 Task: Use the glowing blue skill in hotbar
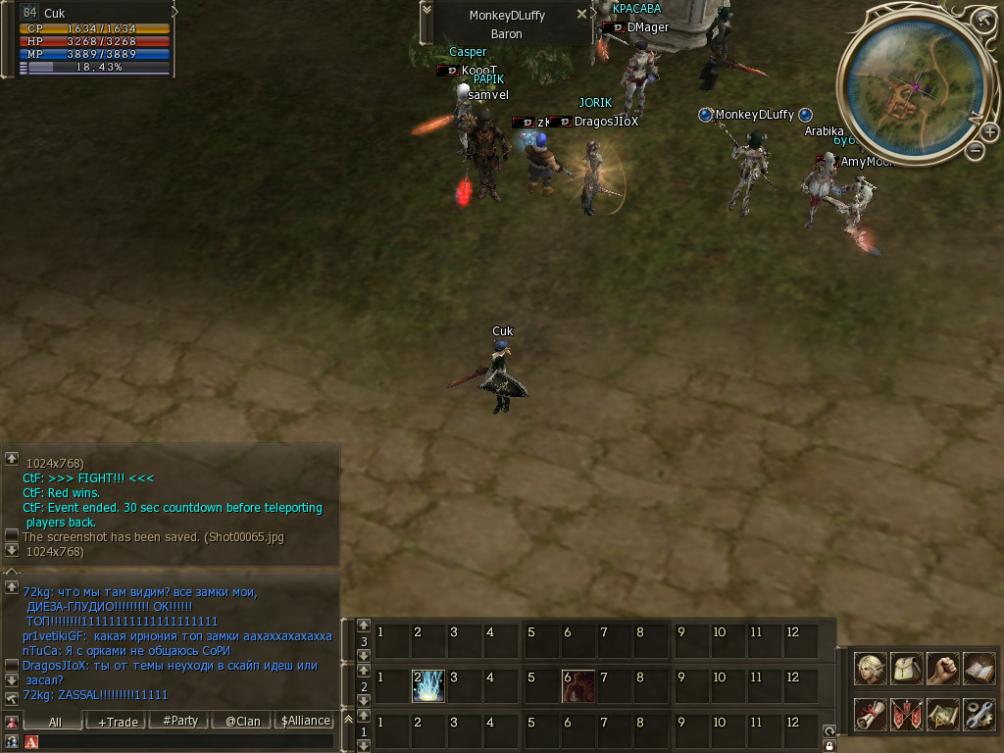click(428, 686)
